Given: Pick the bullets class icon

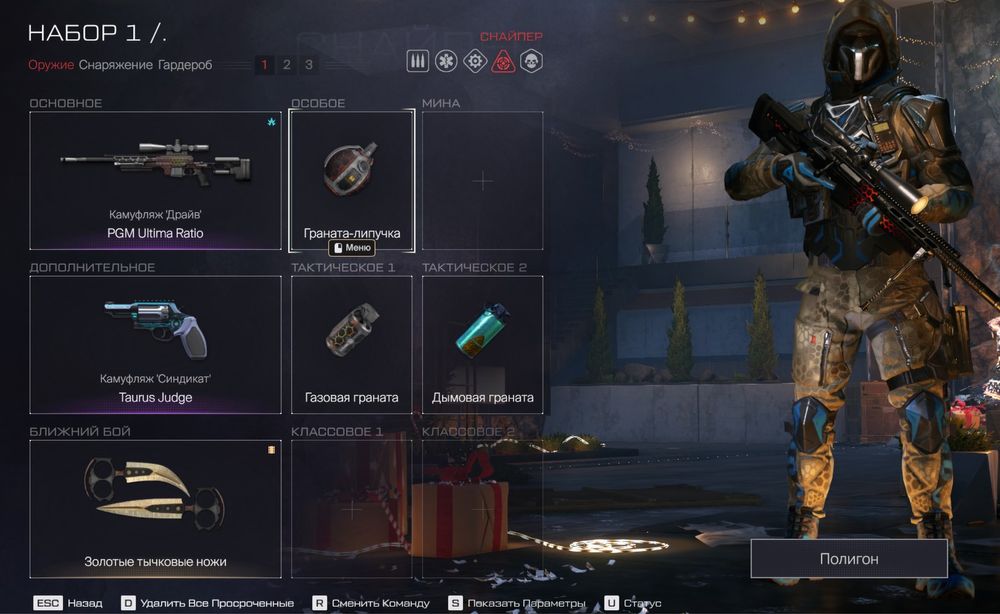Looking at the screenshot, I should click(418, 61).
